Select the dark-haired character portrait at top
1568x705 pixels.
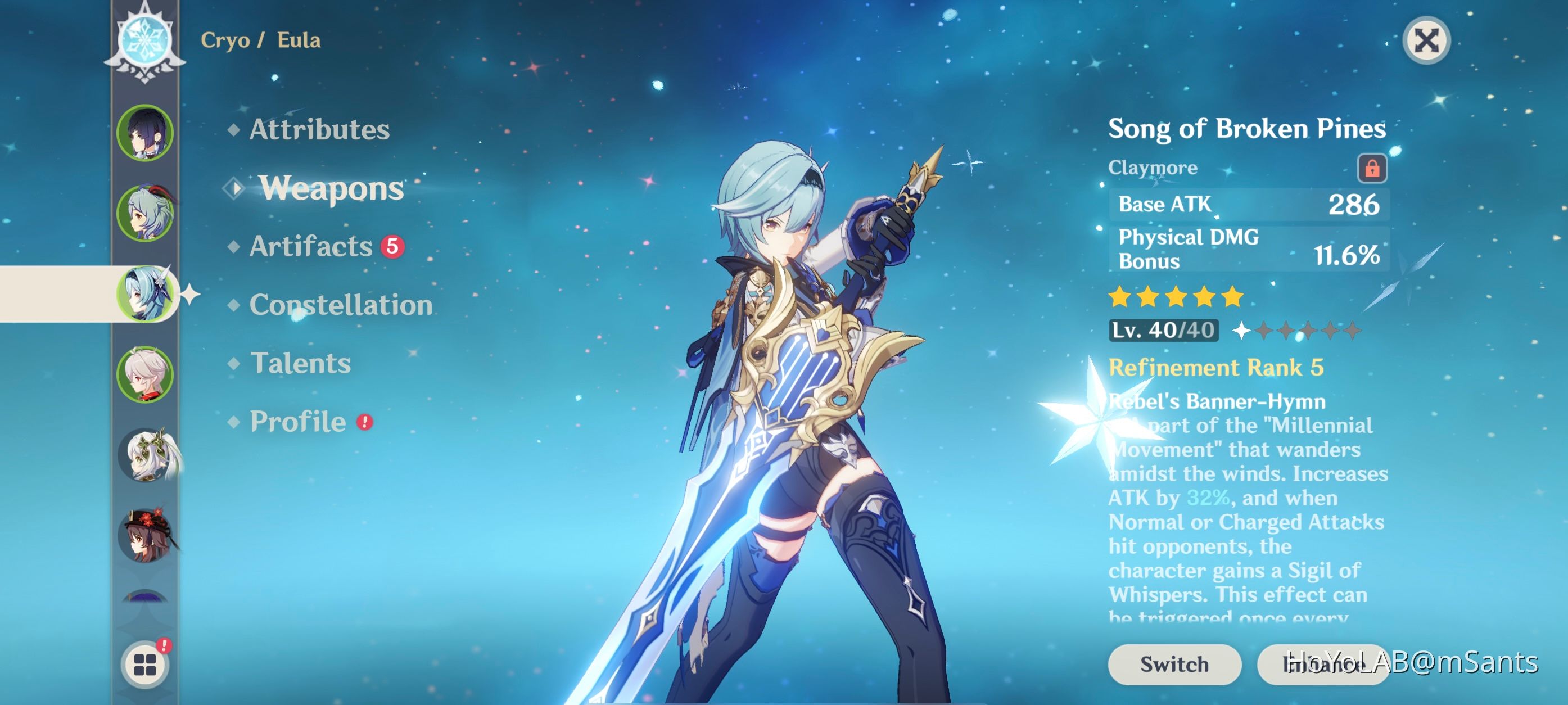pos(145,133)
